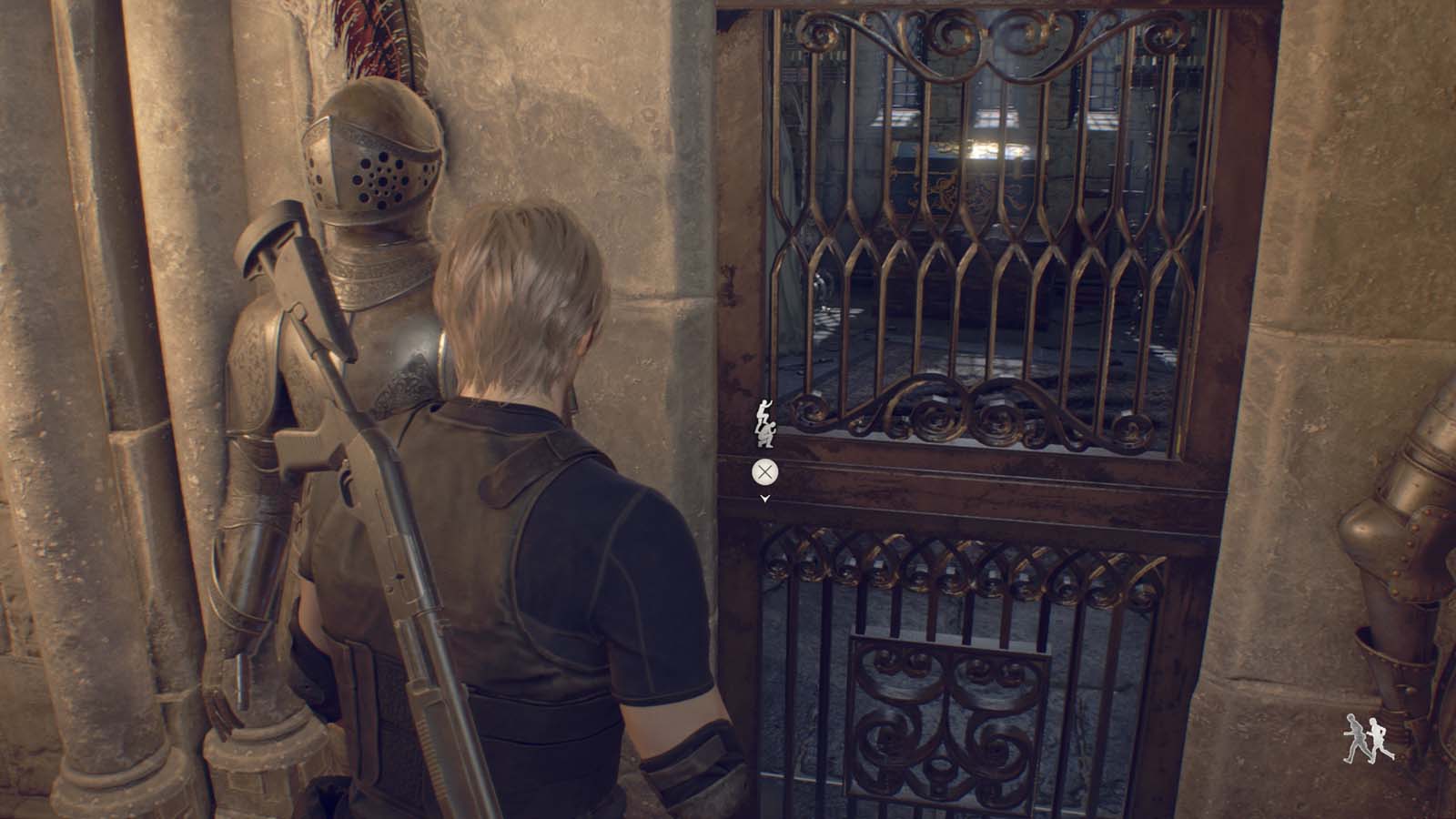Click the white X symbol inside the circle

[x=764, y=470]
